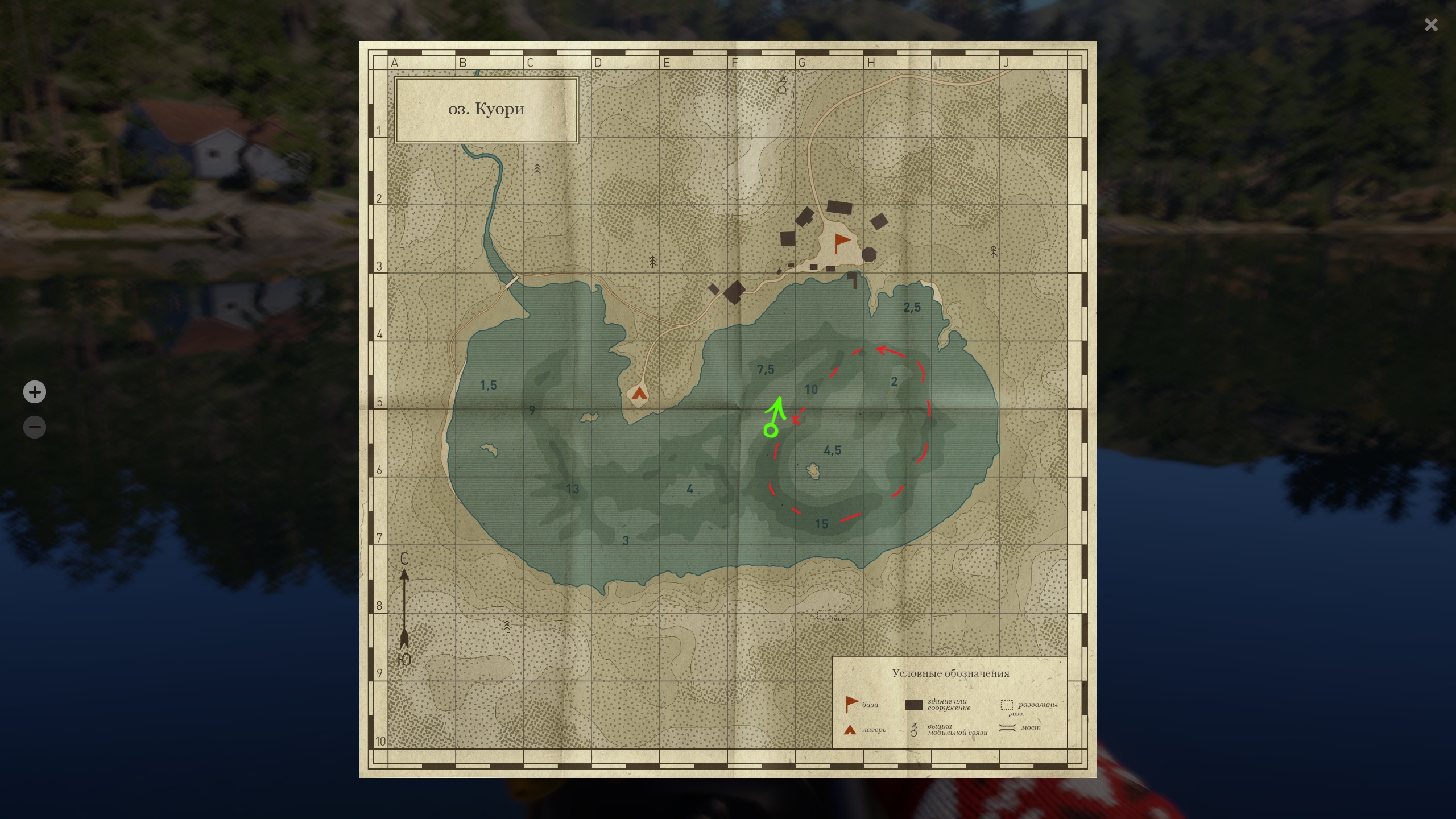Click the green circle player position marker

point(771,431)
